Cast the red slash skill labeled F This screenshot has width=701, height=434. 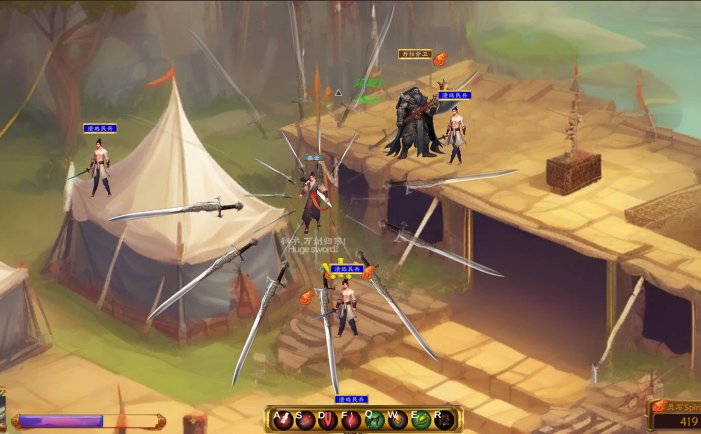click(x=351, y=421)
